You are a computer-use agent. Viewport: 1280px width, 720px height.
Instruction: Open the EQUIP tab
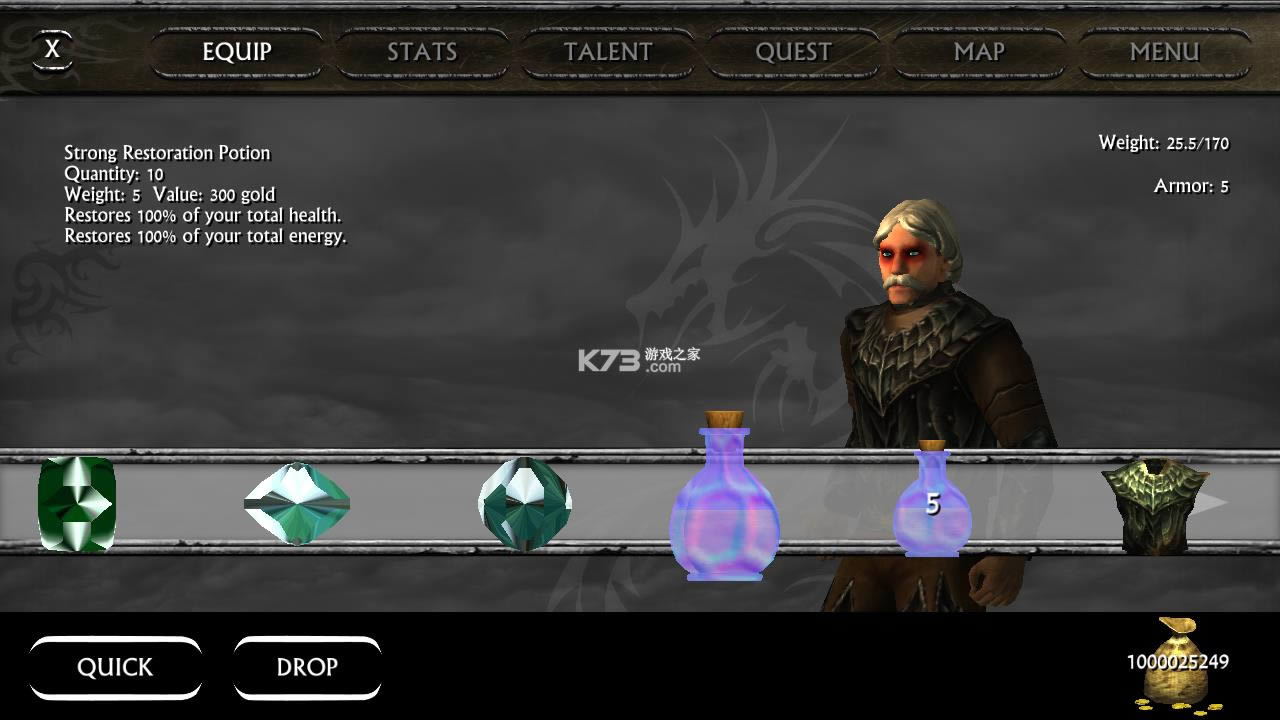237,52
